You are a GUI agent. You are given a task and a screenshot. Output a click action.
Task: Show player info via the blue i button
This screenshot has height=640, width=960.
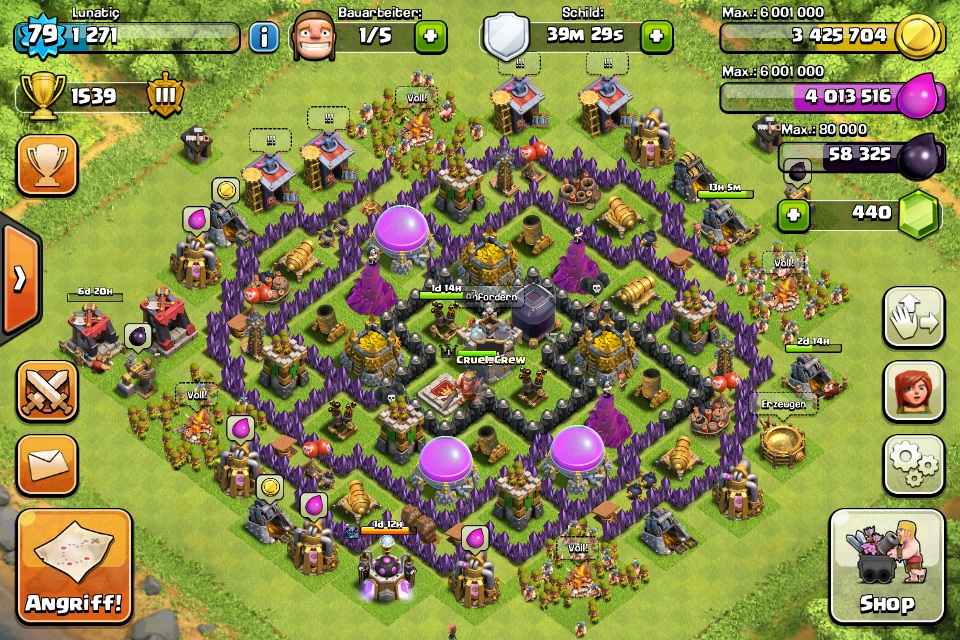pos(264,38)
